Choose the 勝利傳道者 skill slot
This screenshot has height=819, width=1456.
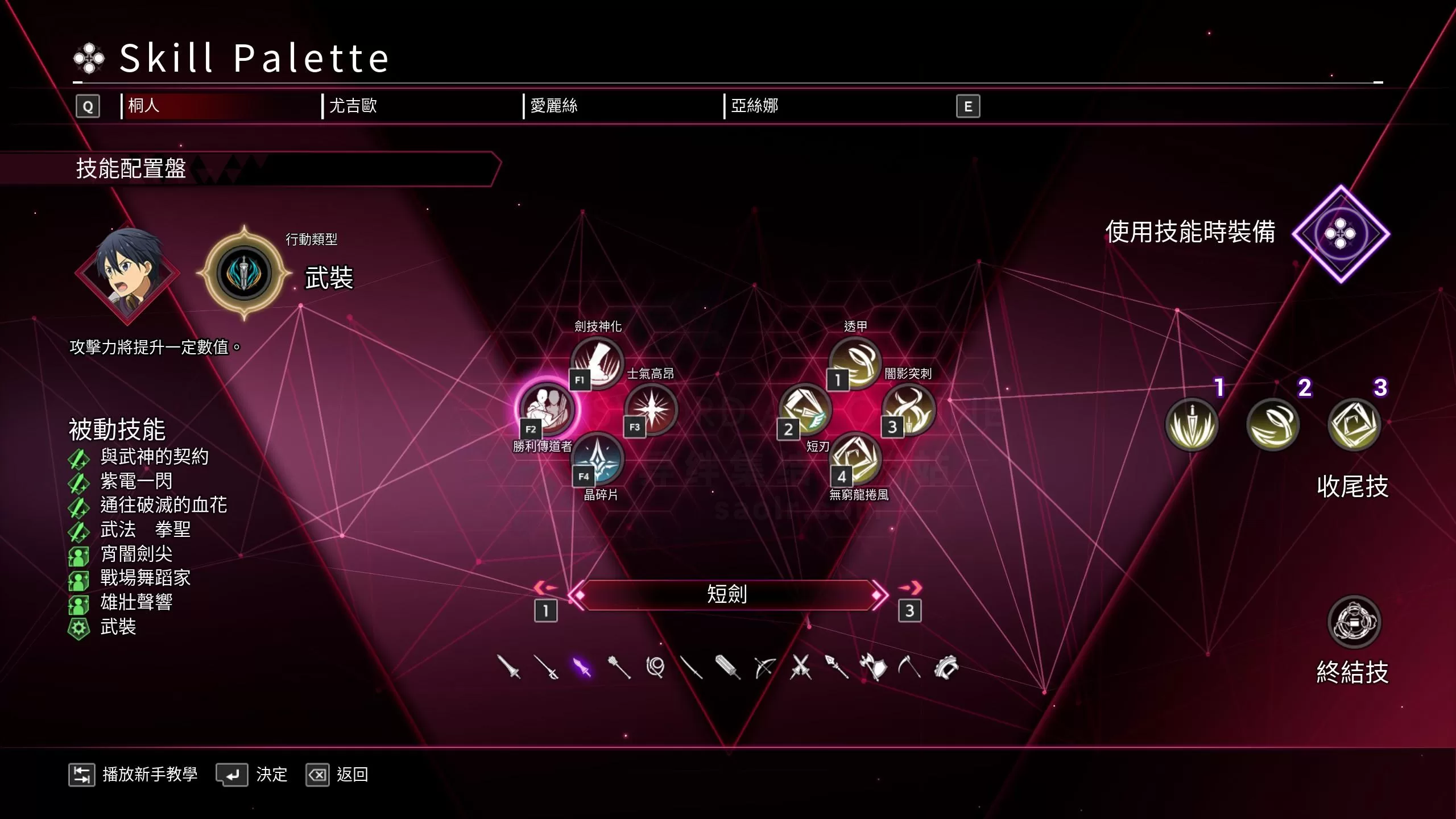[547, 408]
